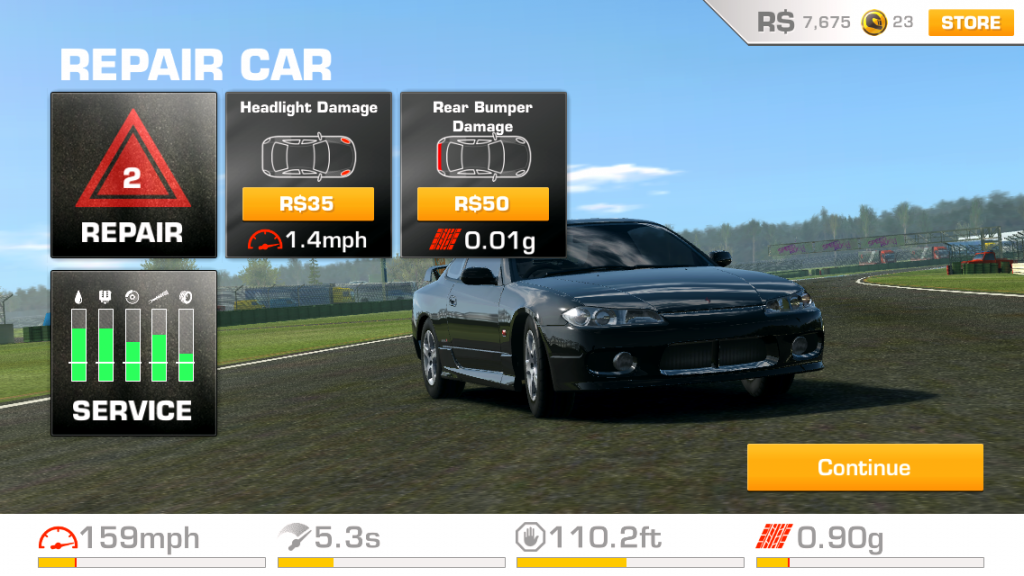
Task: Pay R$35 to fix headlight damage
Action: tap(308, 204)
